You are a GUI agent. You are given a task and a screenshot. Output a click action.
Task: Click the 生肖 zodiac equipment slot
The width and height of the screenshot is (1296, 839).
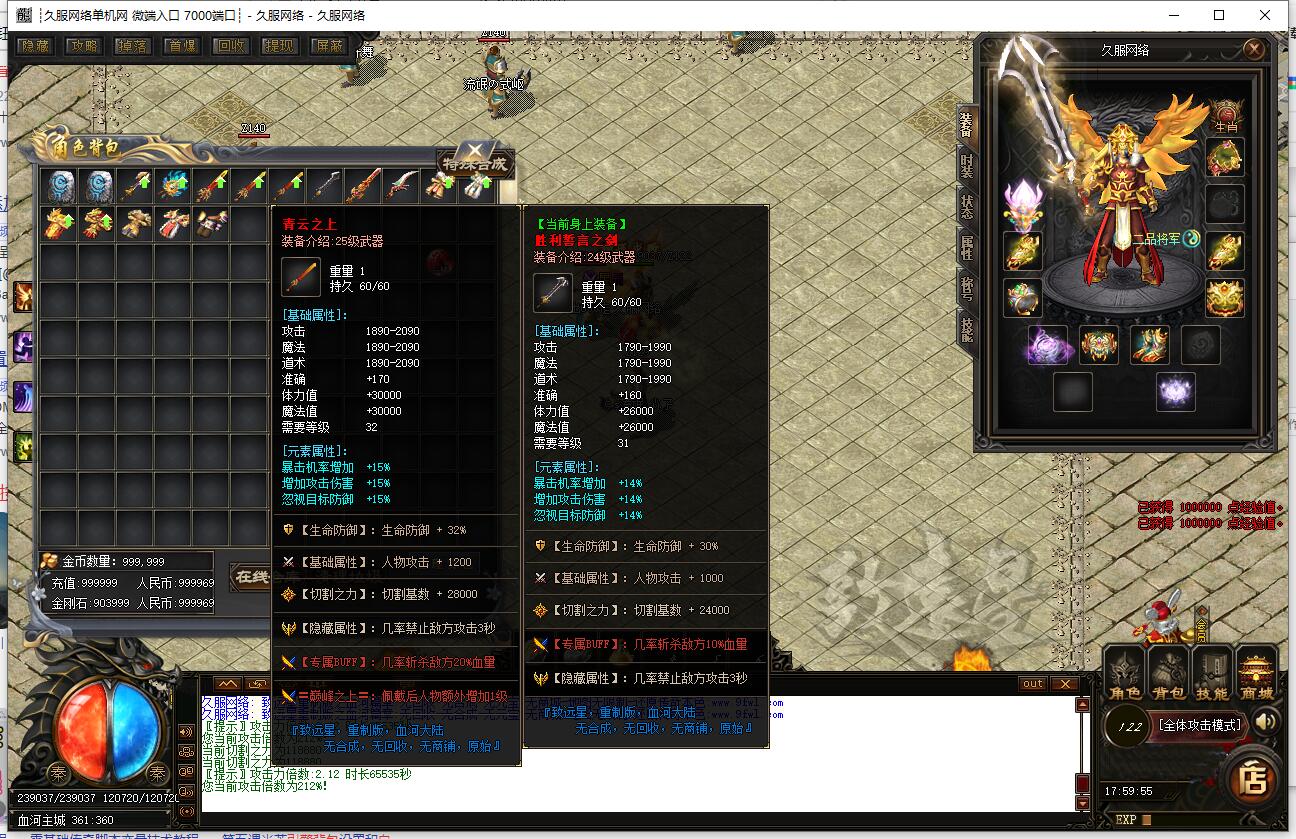1225,115
